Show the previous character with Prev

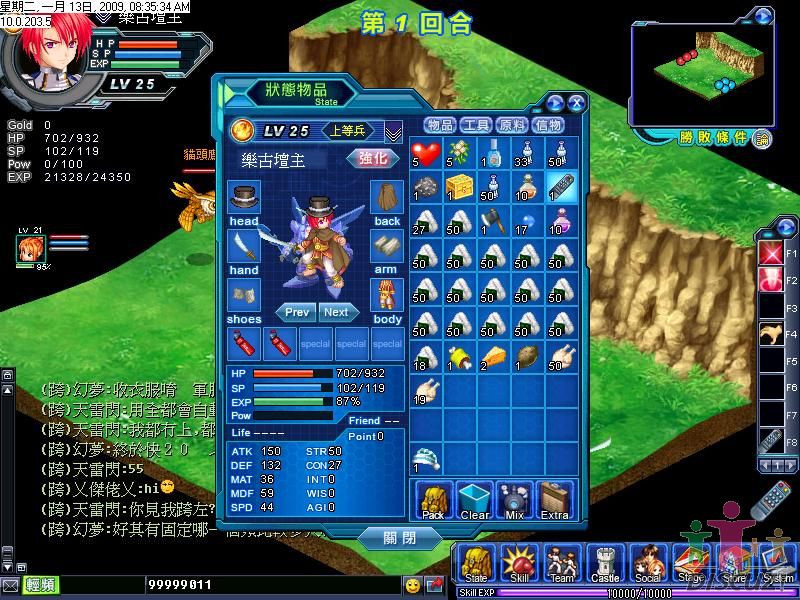297,312
